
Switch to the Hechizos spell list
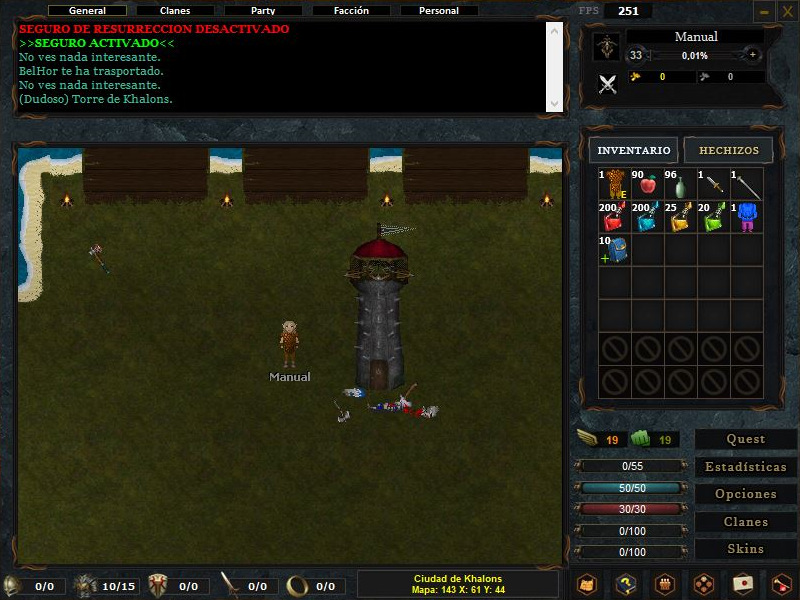pyautogui.click(x=729, y=151)
